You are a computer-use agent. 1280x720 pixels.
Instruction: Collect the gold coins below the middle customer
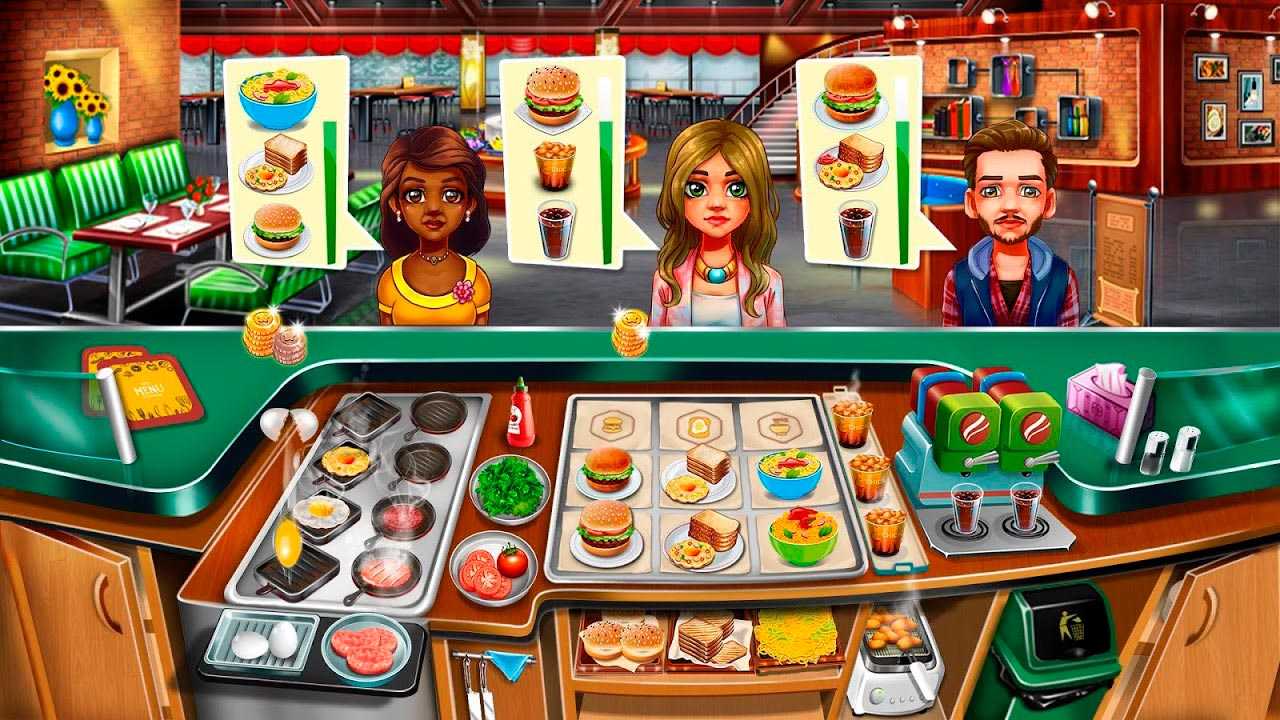coord(629,333)
